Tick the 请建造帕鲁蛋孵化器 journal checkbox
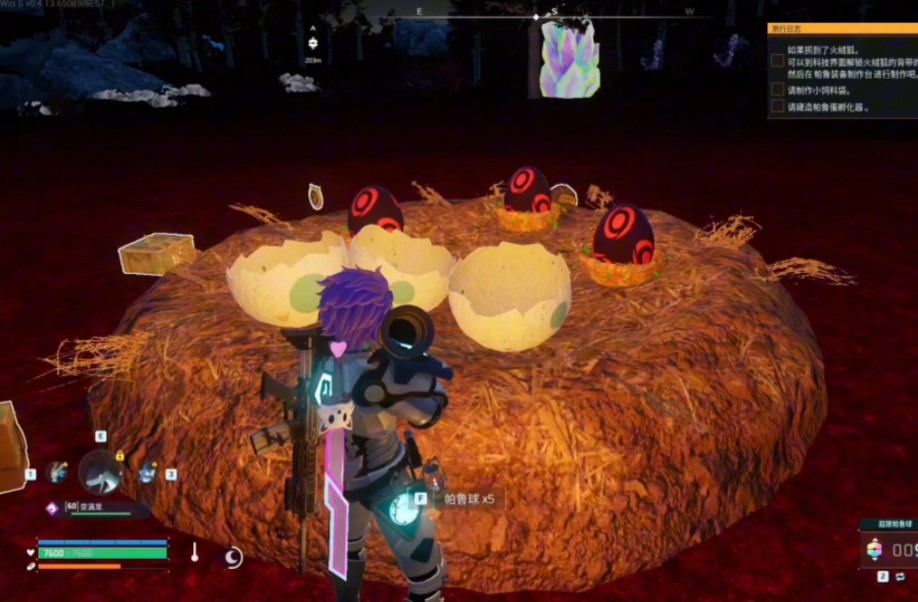Image resolution: width=918 pixels, height=602 pixels. (x=777, y=106)
